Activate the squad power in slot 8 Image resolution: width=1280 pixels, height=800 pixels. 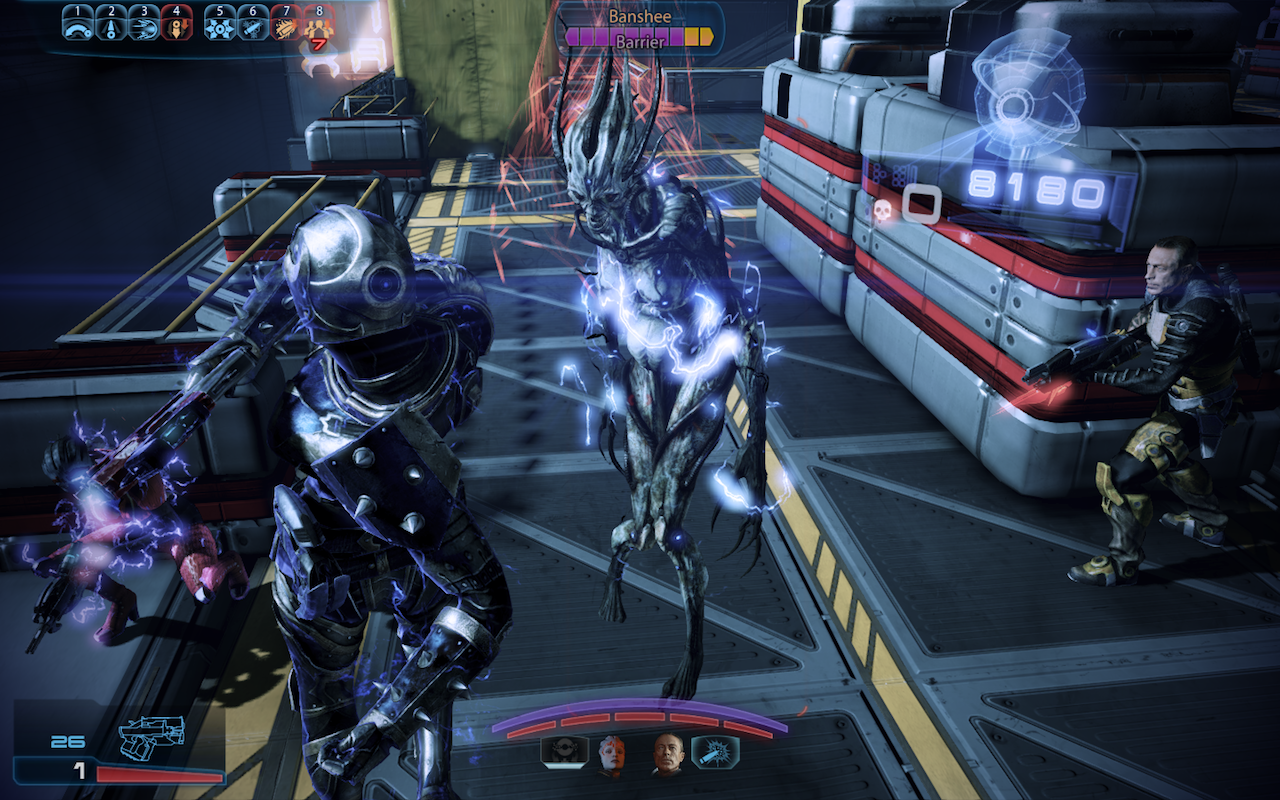click(318, 26)
